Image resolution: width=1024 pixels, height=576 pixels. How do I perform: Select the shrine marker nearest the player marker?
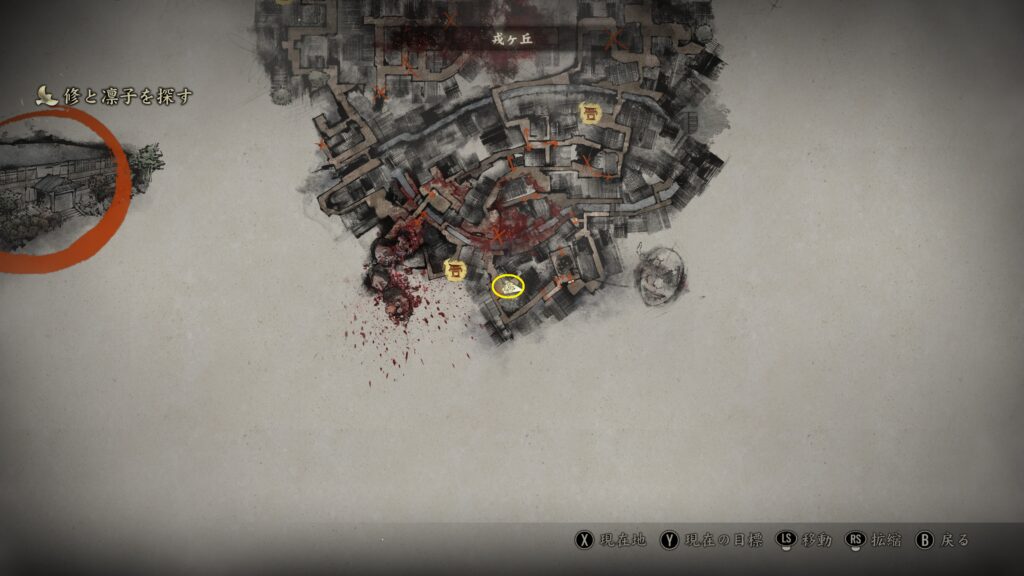coord(456,269)
